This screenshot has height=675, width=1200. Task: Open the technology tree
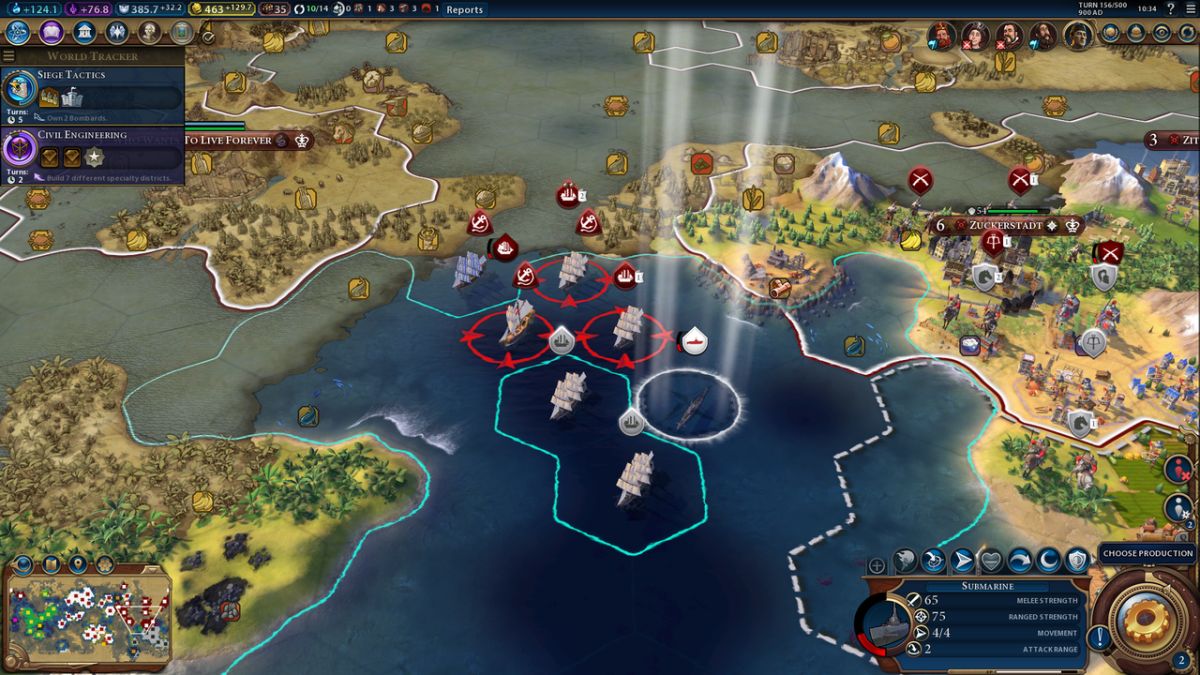pos(17,32)
